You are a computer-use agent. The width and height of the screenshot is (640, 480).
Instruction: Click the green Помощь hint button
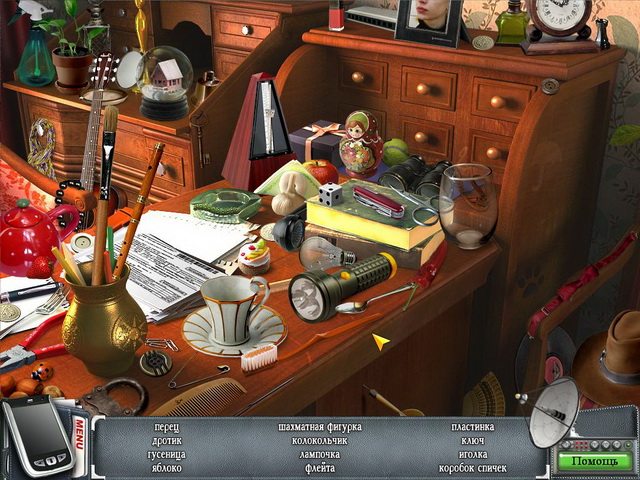click(x=594, y=461)
